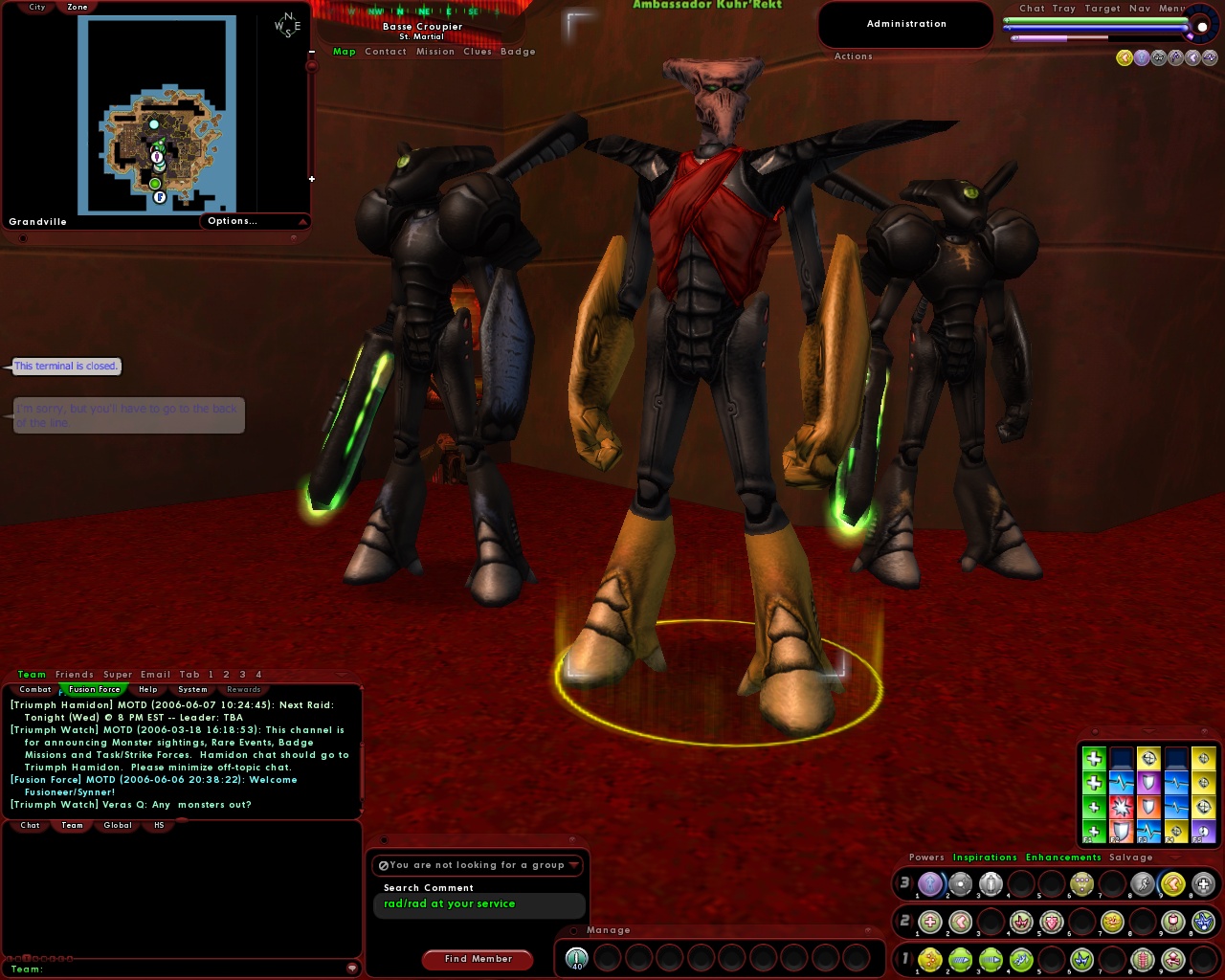Click the level 40 badge icon beside Manage tray
Screen dimensions: 1225x980
pyautogui.click(x=576, y=957)
